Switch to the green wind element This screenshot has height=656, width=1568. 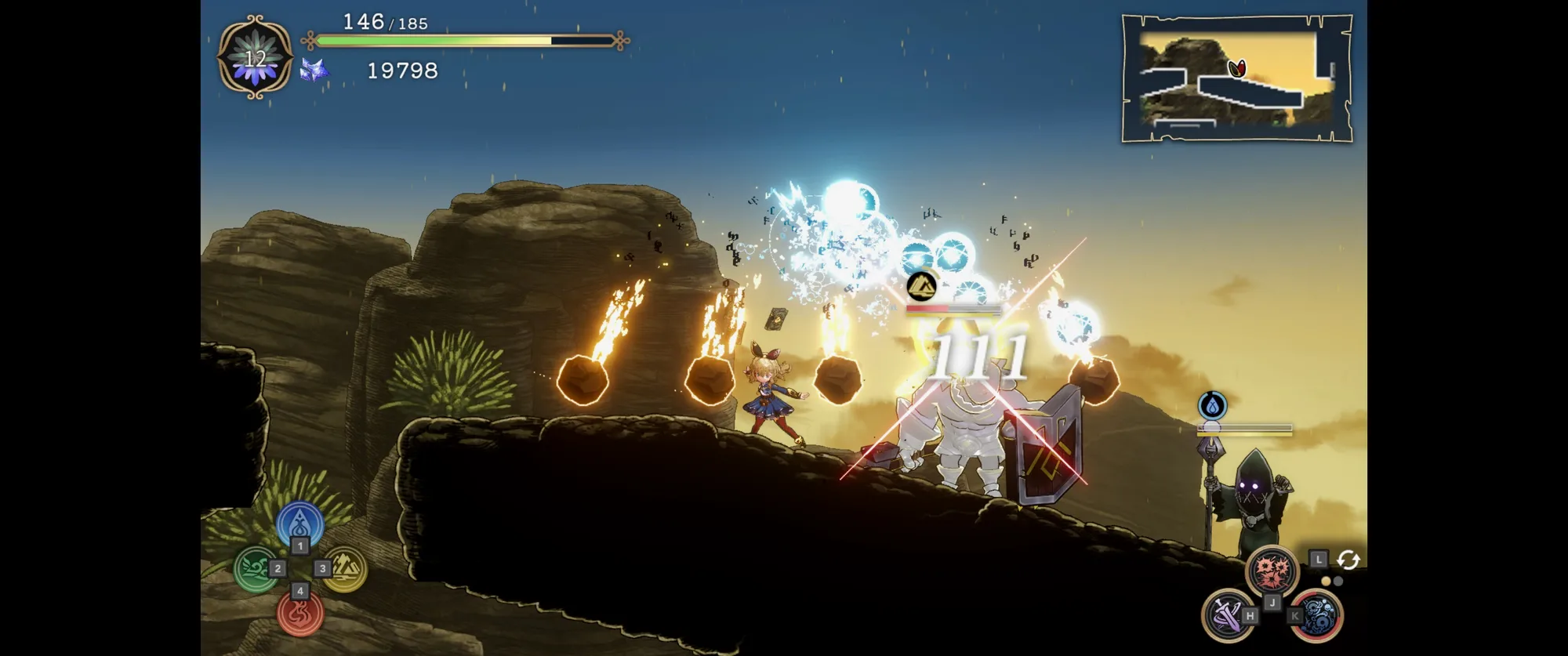point(256,569)
